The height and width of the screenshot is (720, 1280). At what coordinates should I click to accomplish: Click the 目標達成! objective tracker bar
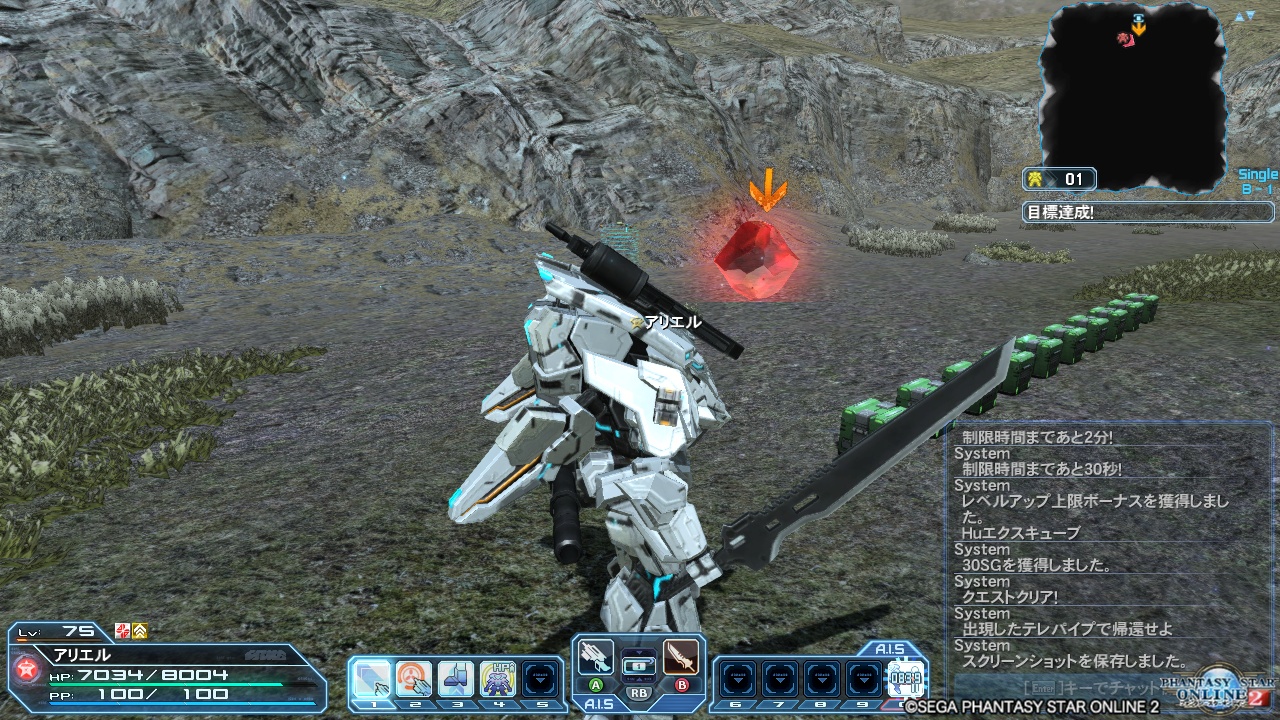1148,212
